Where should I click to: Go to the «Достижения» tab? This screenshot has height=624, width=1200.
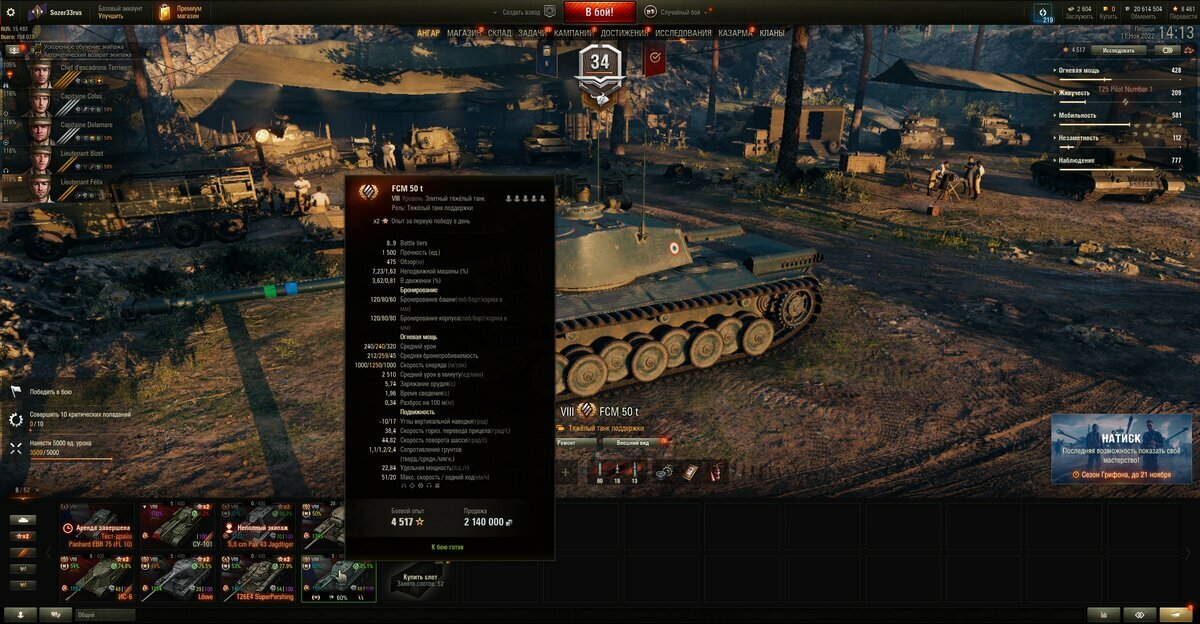(x=624, y=33)
